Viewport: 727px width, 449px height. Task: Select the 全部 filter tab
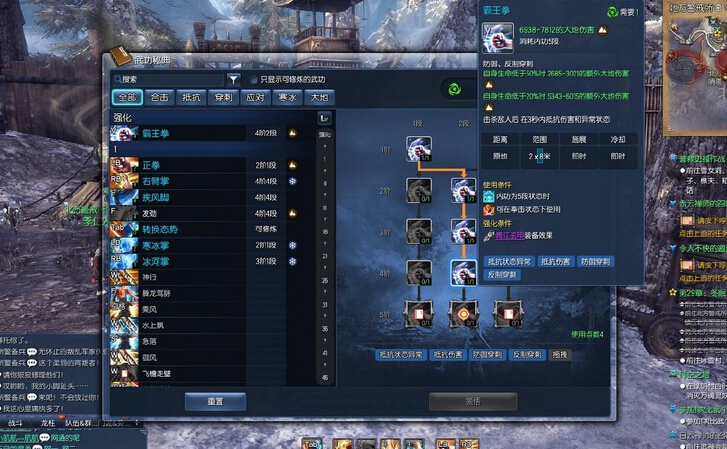pos(125,97)
